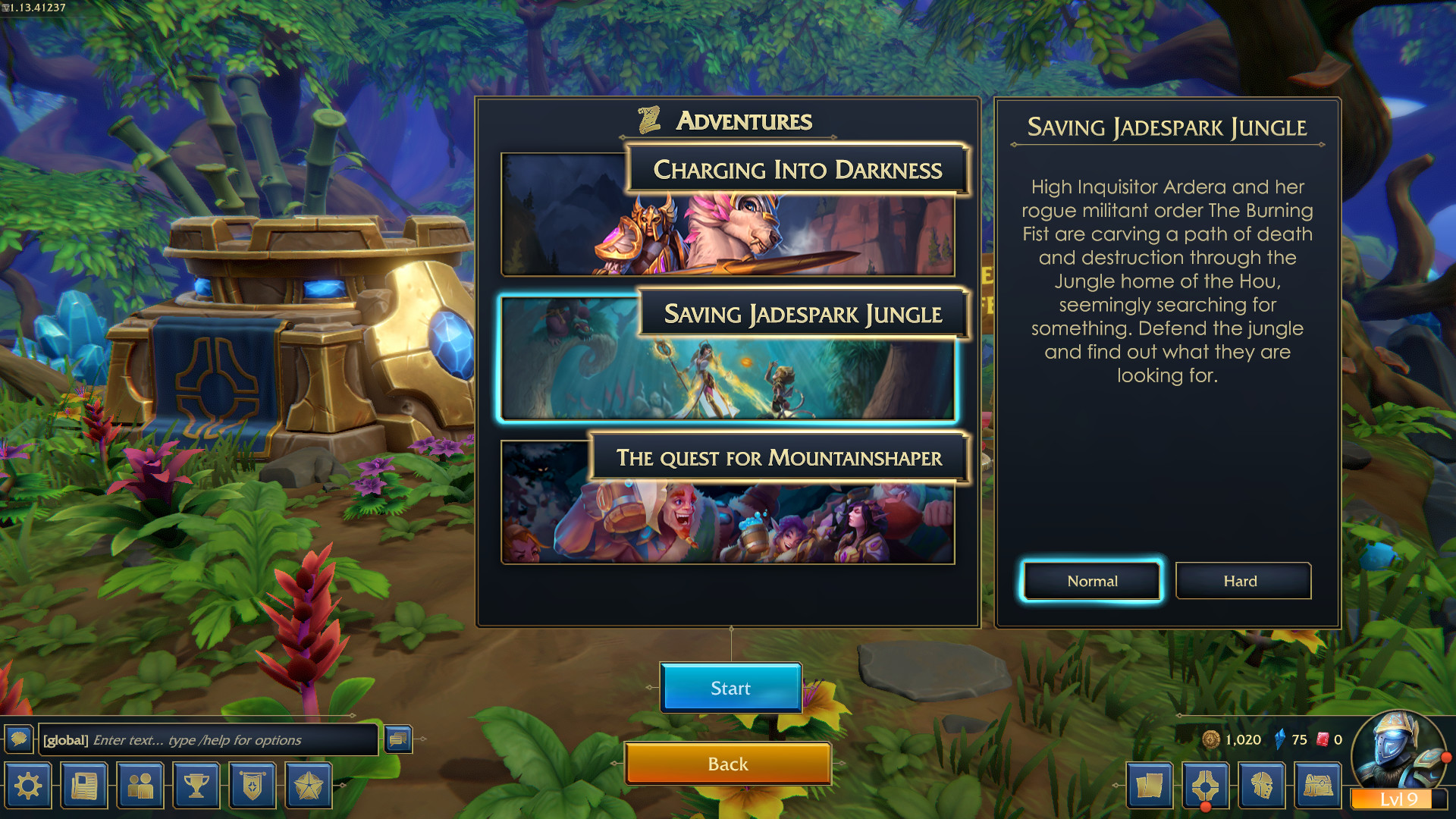1456x819 pixels.
Task: Select Normal difficulty
Action: point(1090,581)
